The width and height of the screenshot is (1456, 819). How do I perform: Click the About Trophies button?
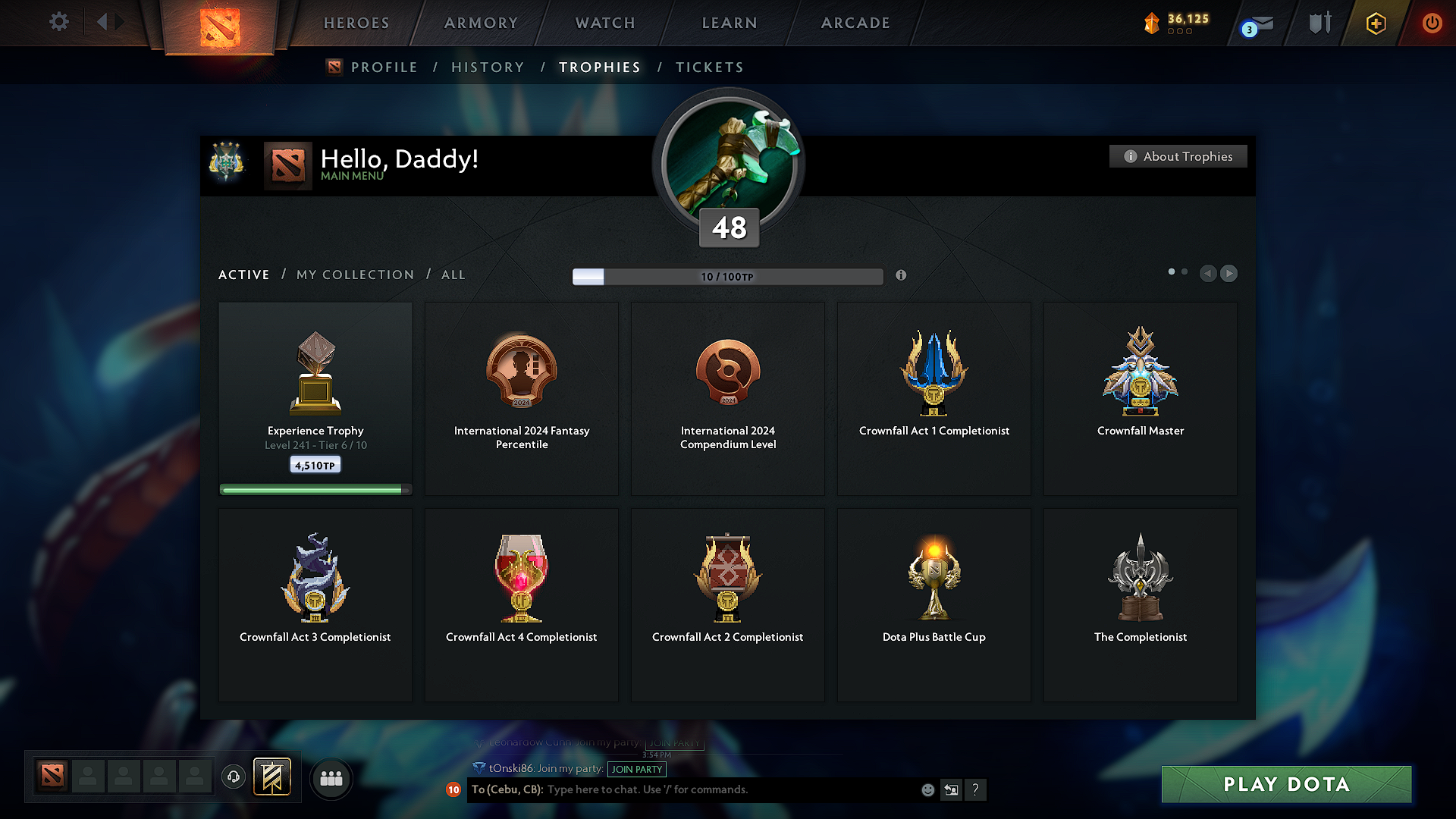1178,156
